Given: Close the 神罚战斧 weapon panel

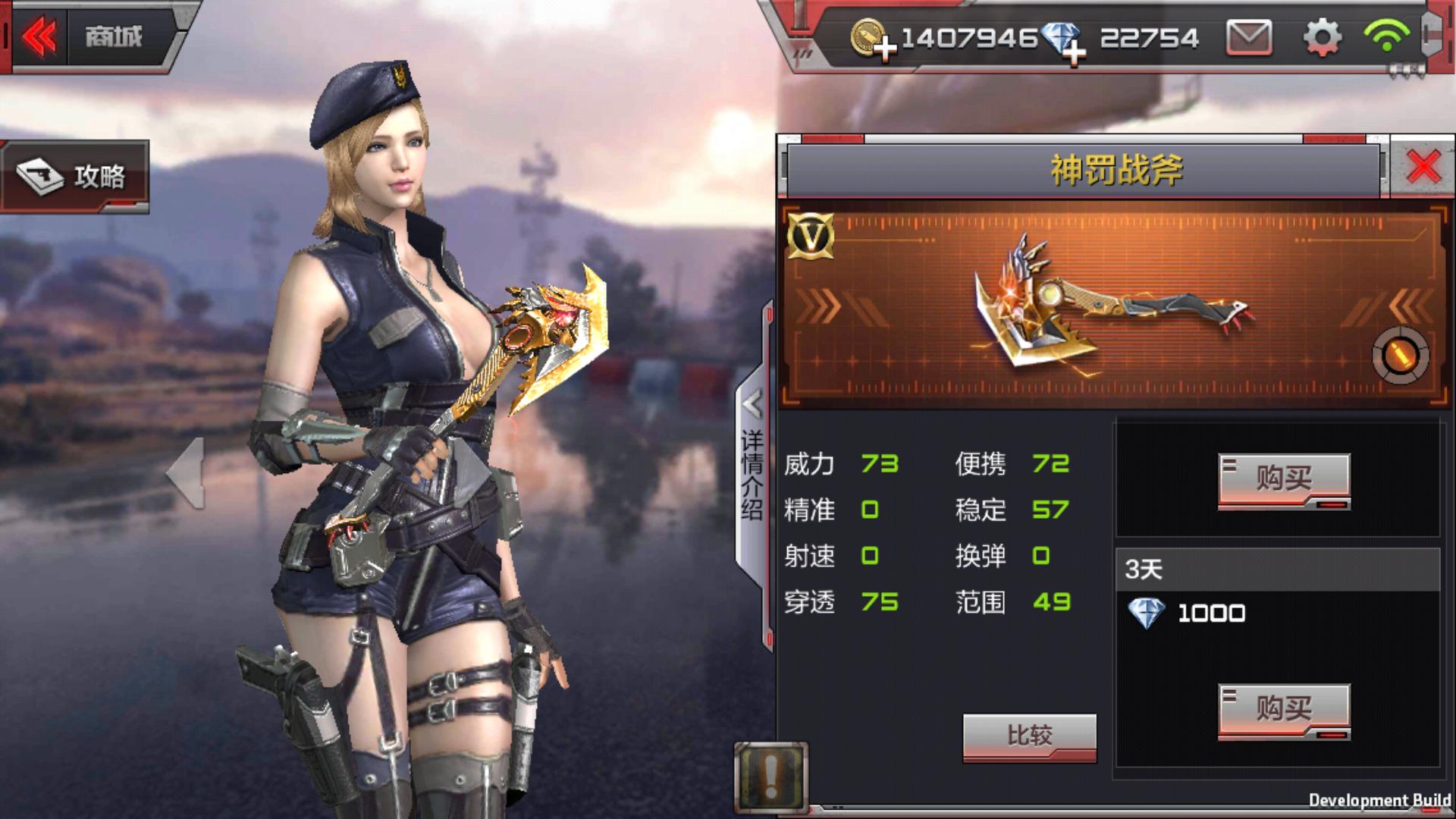Looking at the screenshot, I should coord(1423,167).
